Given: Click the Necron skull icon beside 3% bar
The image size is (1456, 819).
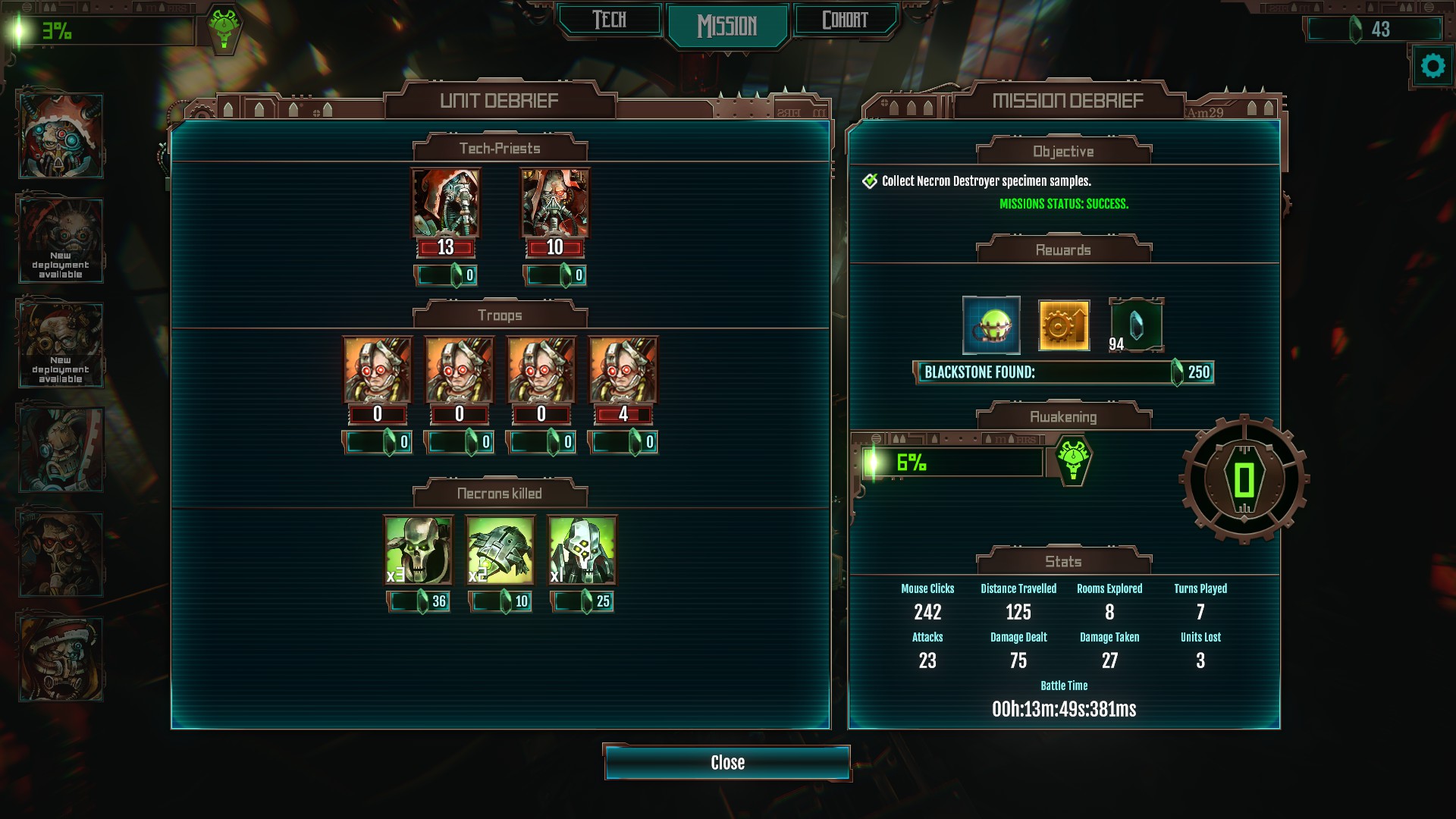Looking at the screenshot, I should click(224, 30).
